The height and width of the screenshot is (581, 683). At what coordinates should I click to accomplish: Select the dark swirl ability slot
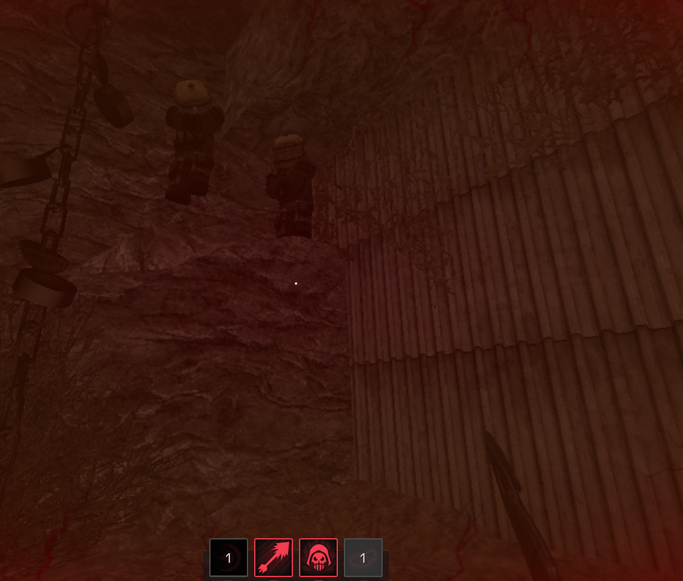tap(228, 558)
